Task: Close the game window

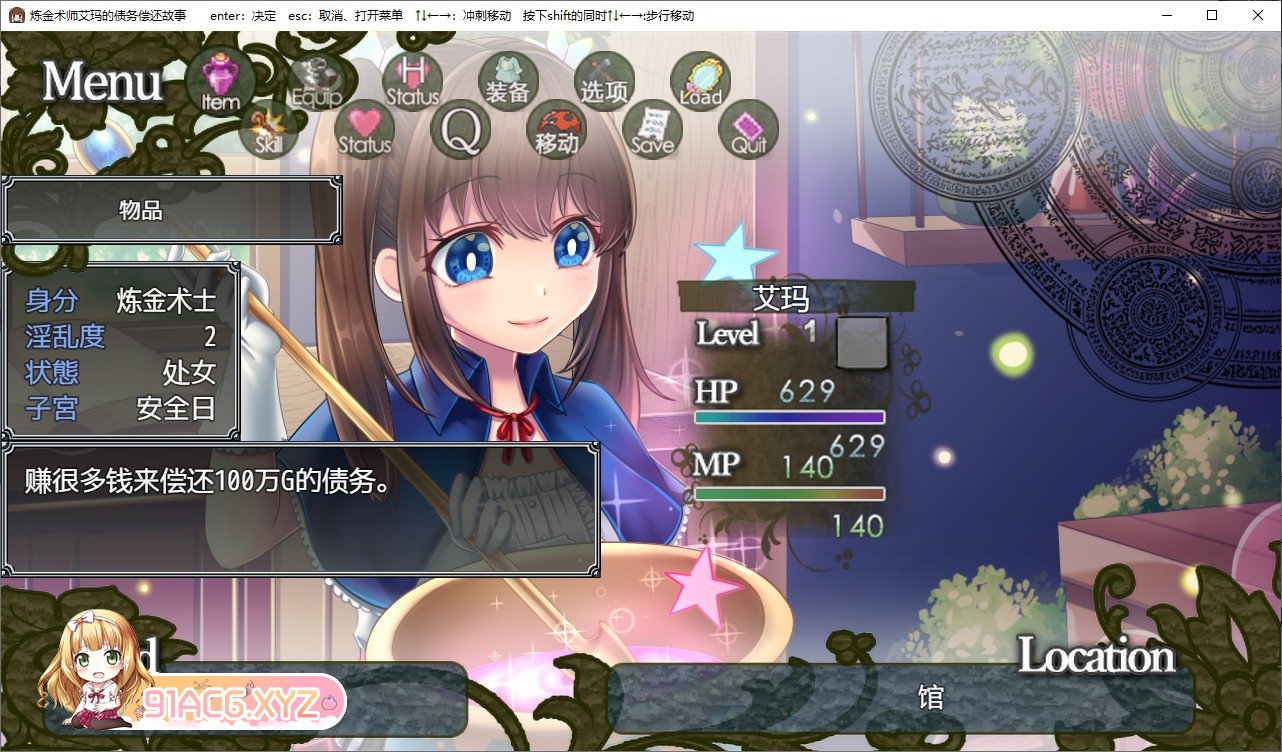Action: point(1258,15)
